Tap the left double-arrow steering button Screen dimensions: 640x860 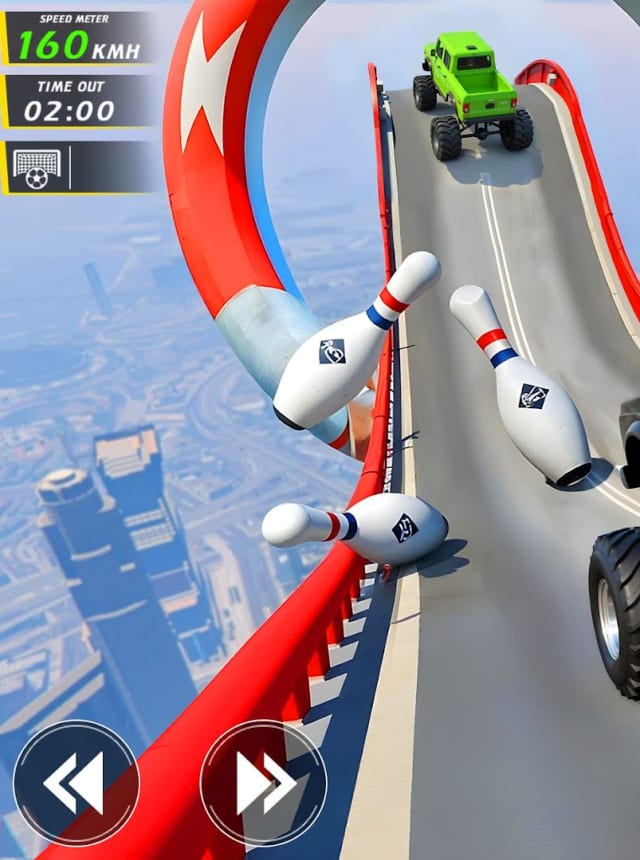[76, 782]
